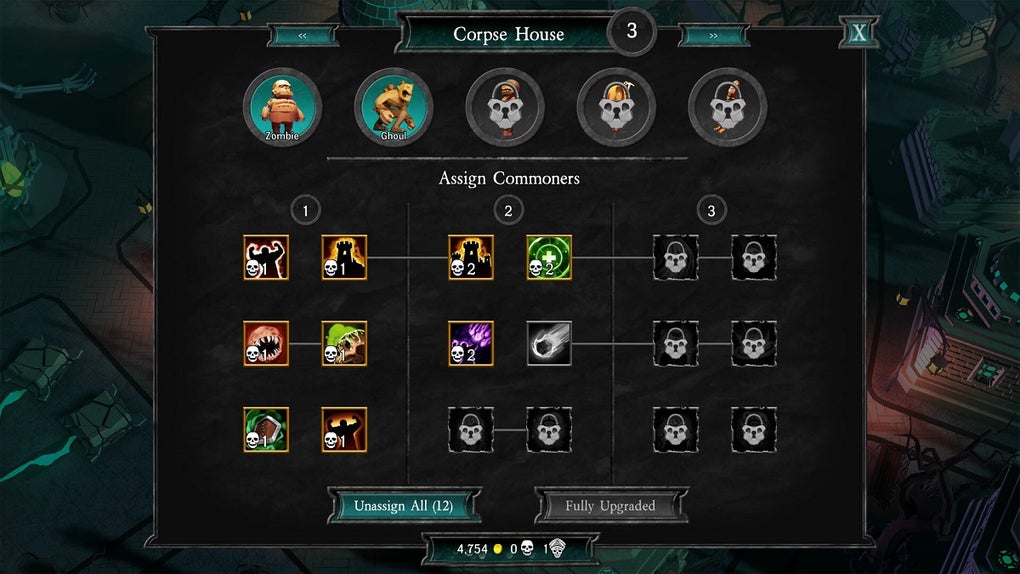
Task: Choose the green slime upgrade icon
Action: point(344,343)
